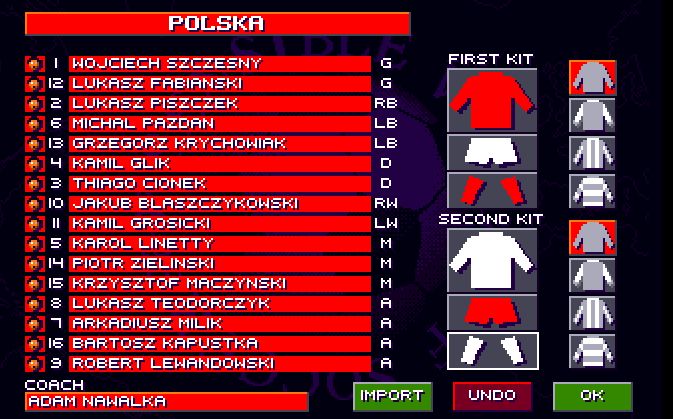Change the first kit white shorts
The width and height of the screenshot is (673, 419).
coord(492,152)
